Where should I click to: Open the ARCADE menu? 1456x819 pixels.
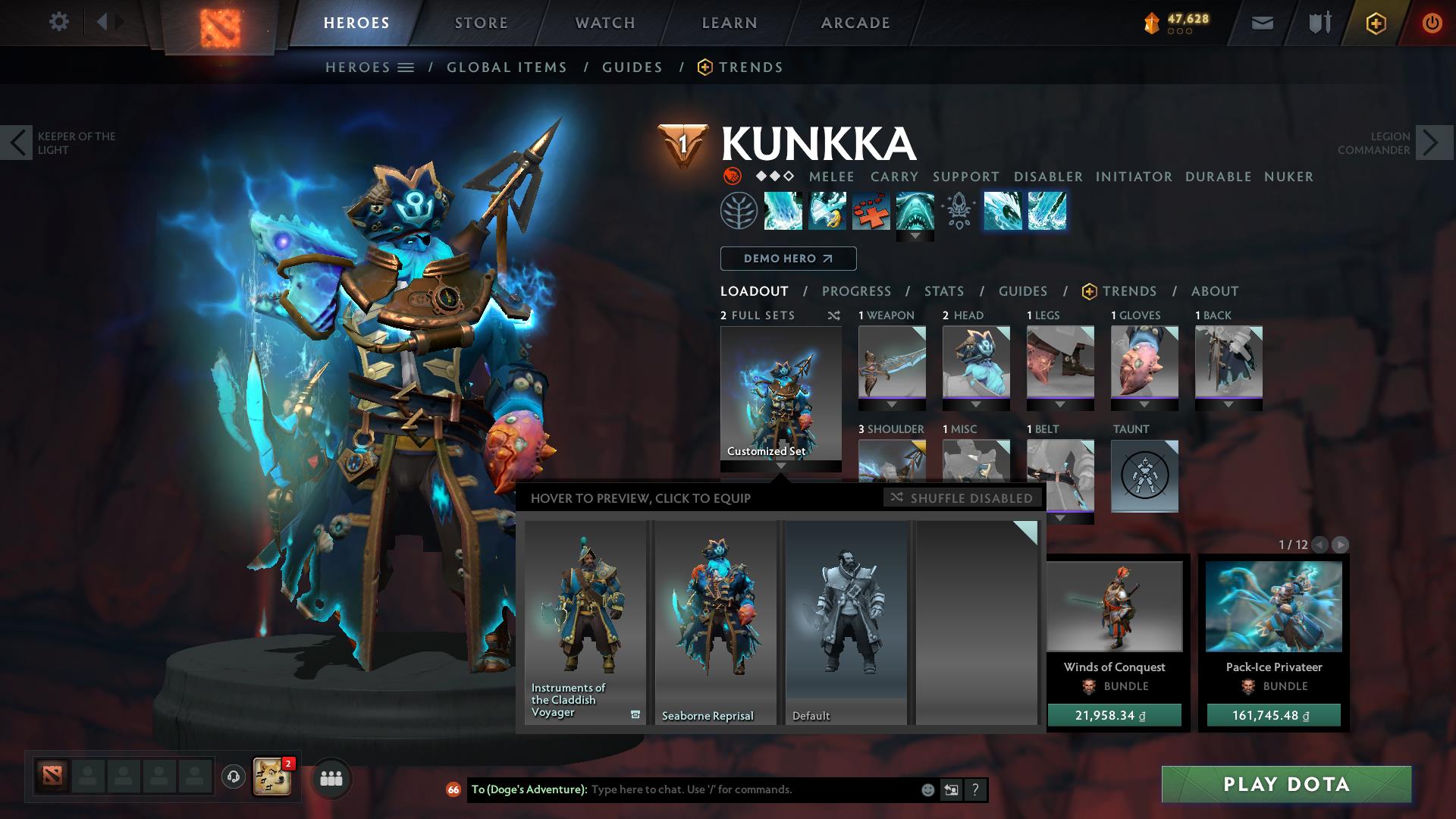[x=855, y=22]
